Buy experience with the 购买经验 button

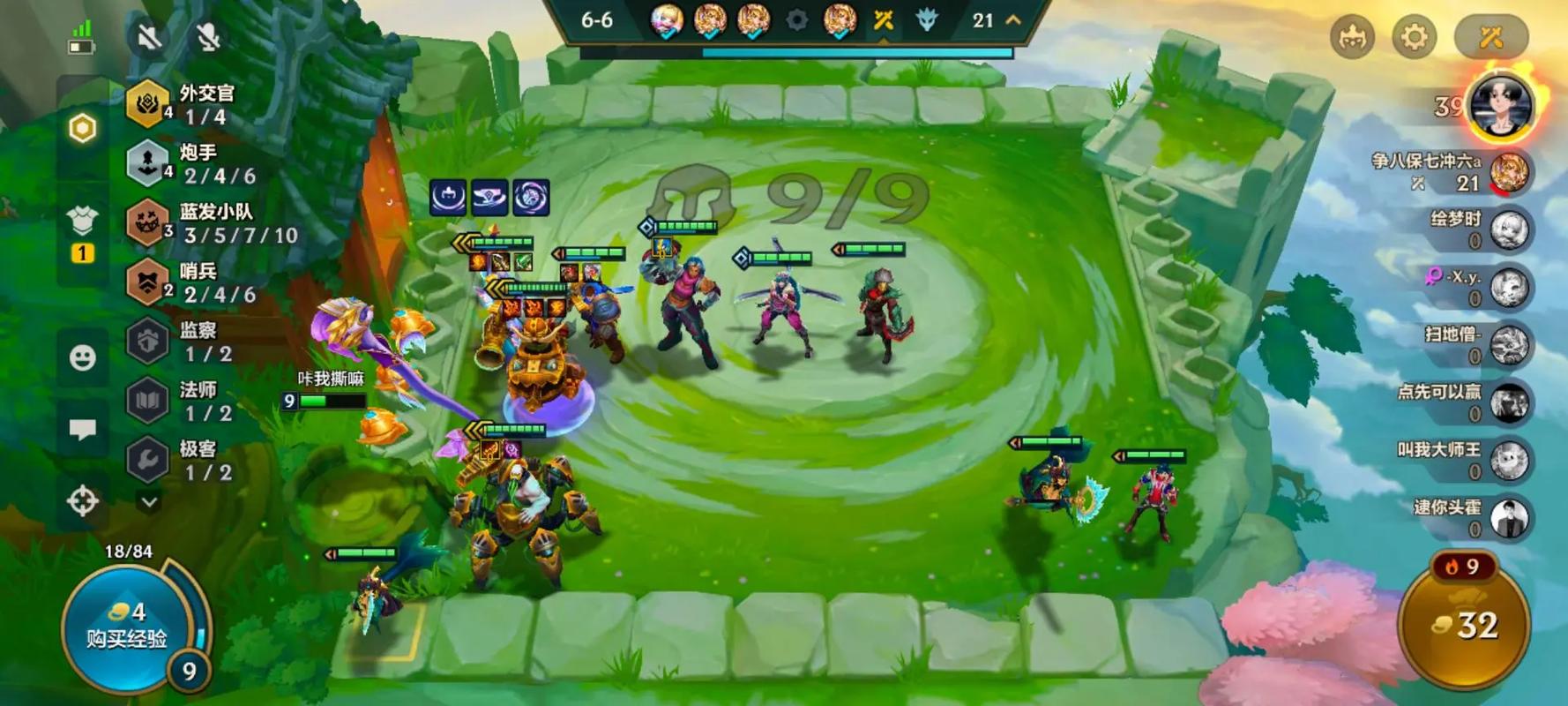click(128, 627)
